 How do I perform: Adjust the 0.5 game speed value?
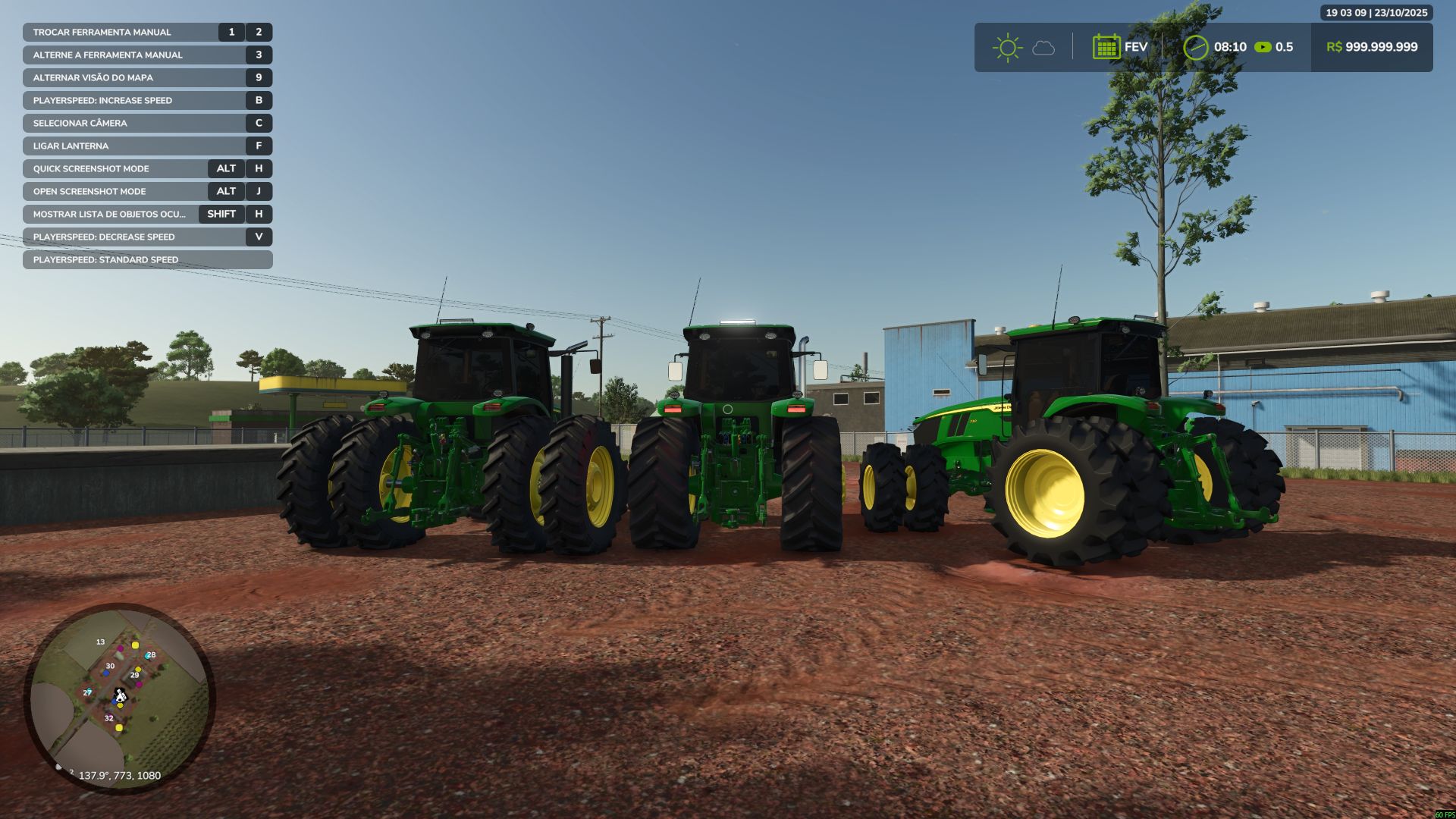pos(1283,47)
